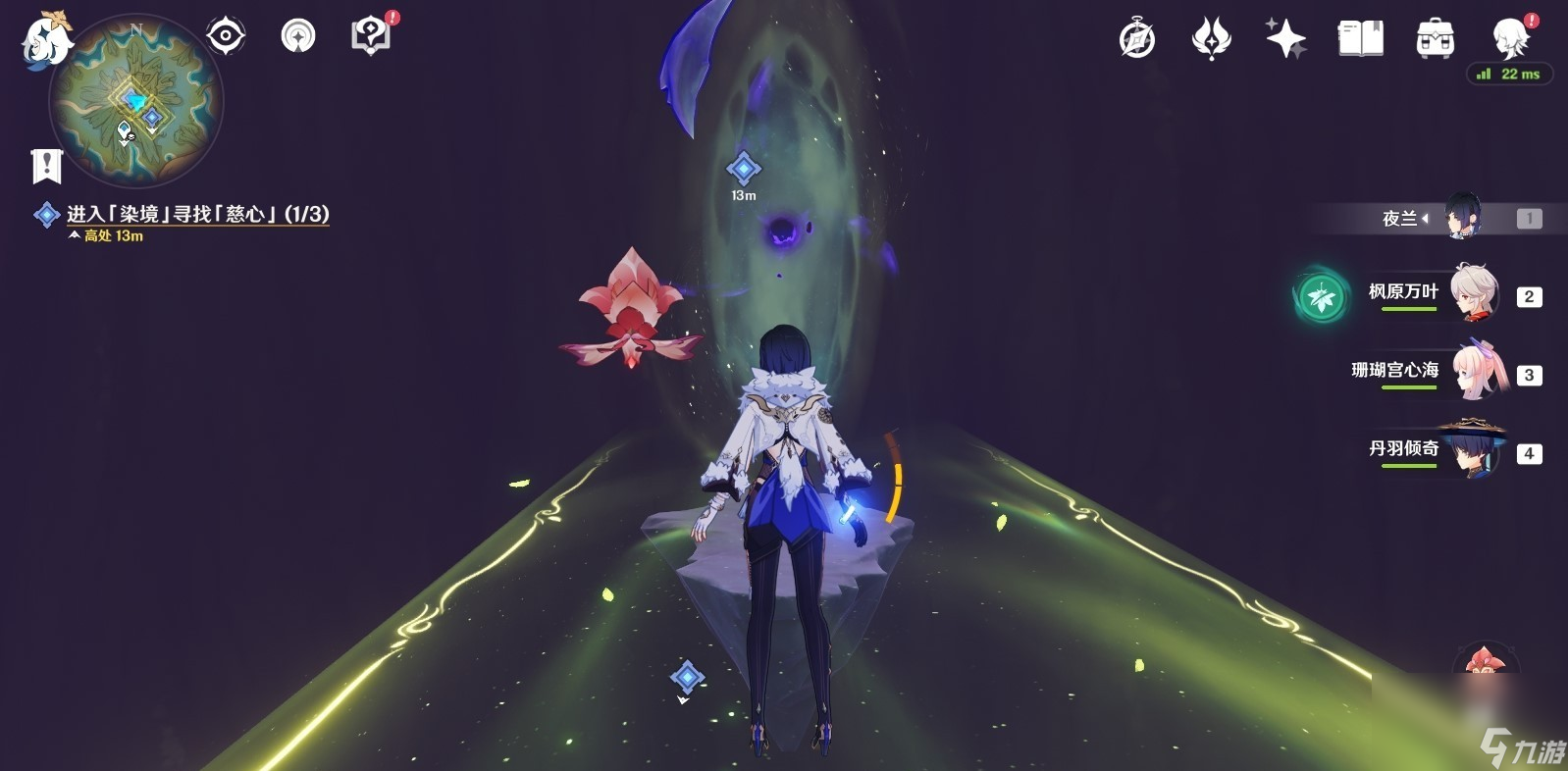
Task: Open the Battle Pass wings icon
Action: (x=1211, y=37)
